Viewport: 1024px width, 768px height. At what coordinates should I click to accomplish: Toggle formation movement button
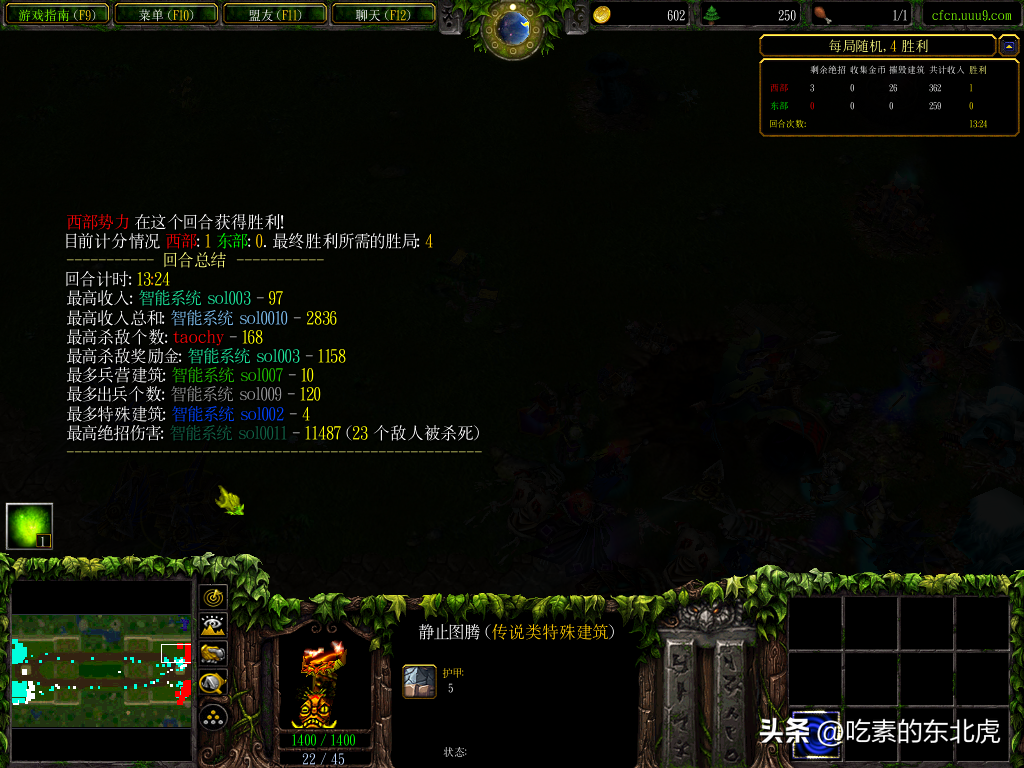tap(214, 716)
